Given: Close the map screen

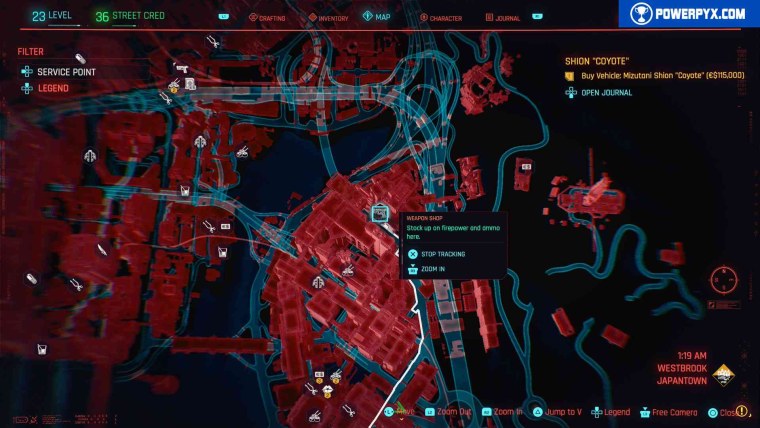Looking at the screenshot, I should click(x=726, y=412).
